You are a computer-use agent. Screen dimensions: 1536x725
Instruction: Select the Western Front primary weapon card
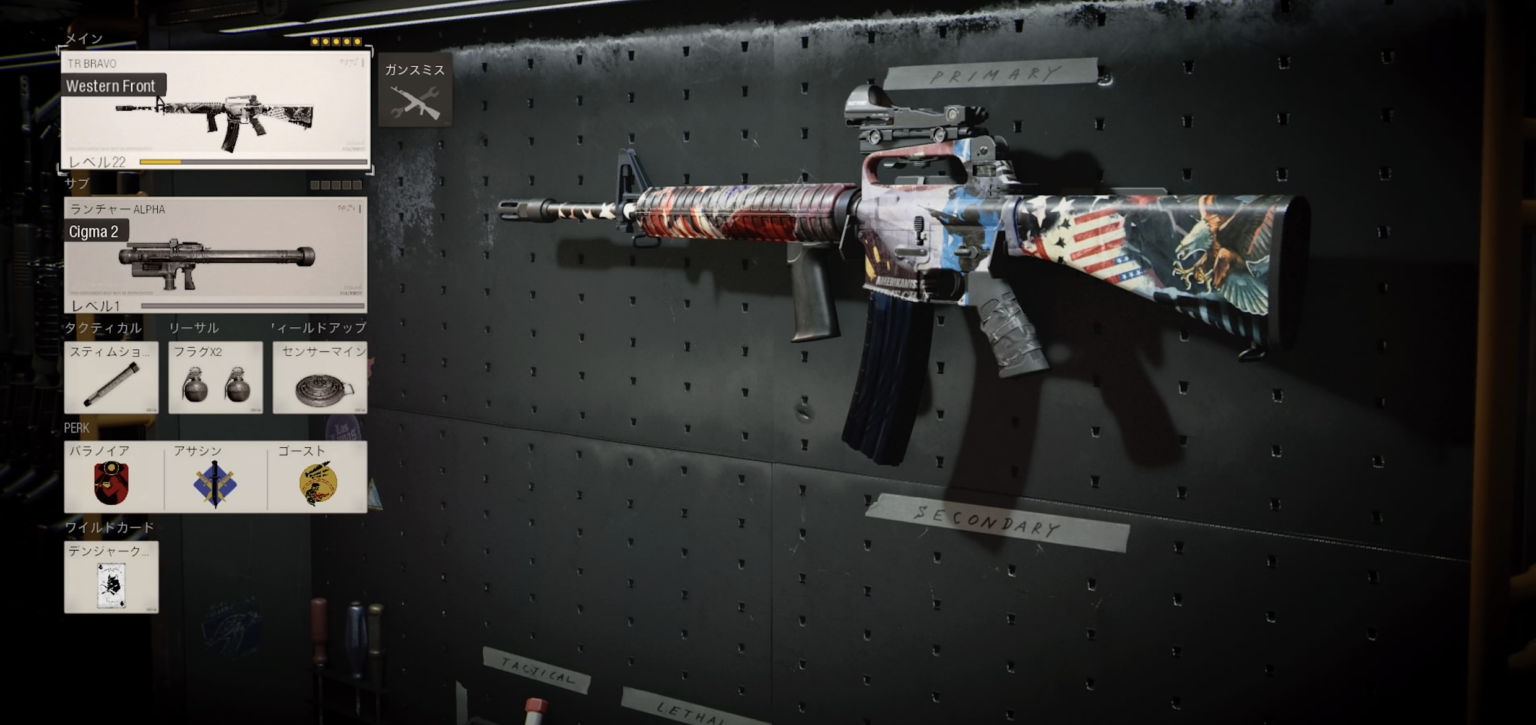coord(215,112)
